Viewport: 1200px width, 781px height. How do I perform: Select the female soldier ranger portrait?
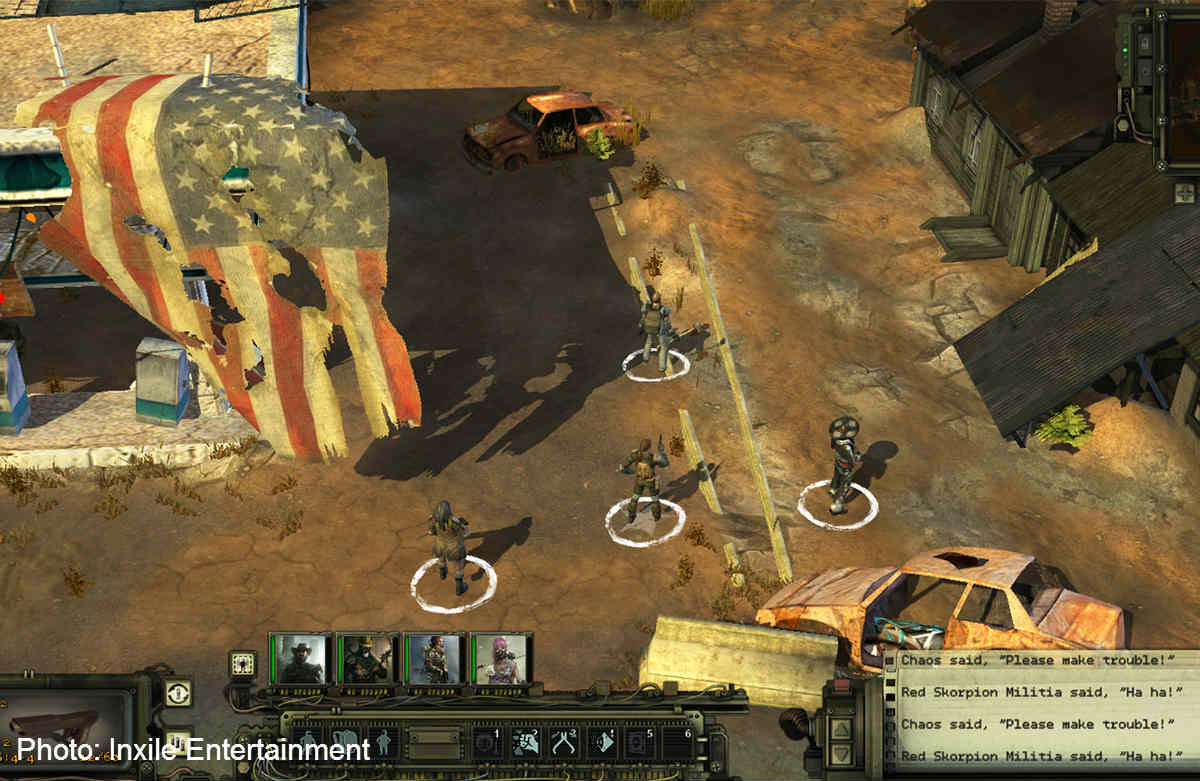click(x=435, y=658)
